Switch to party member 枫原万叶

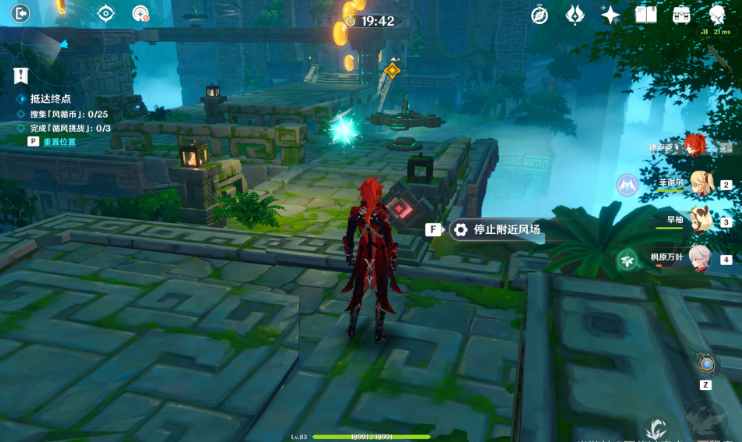click(x=699, y=257)
